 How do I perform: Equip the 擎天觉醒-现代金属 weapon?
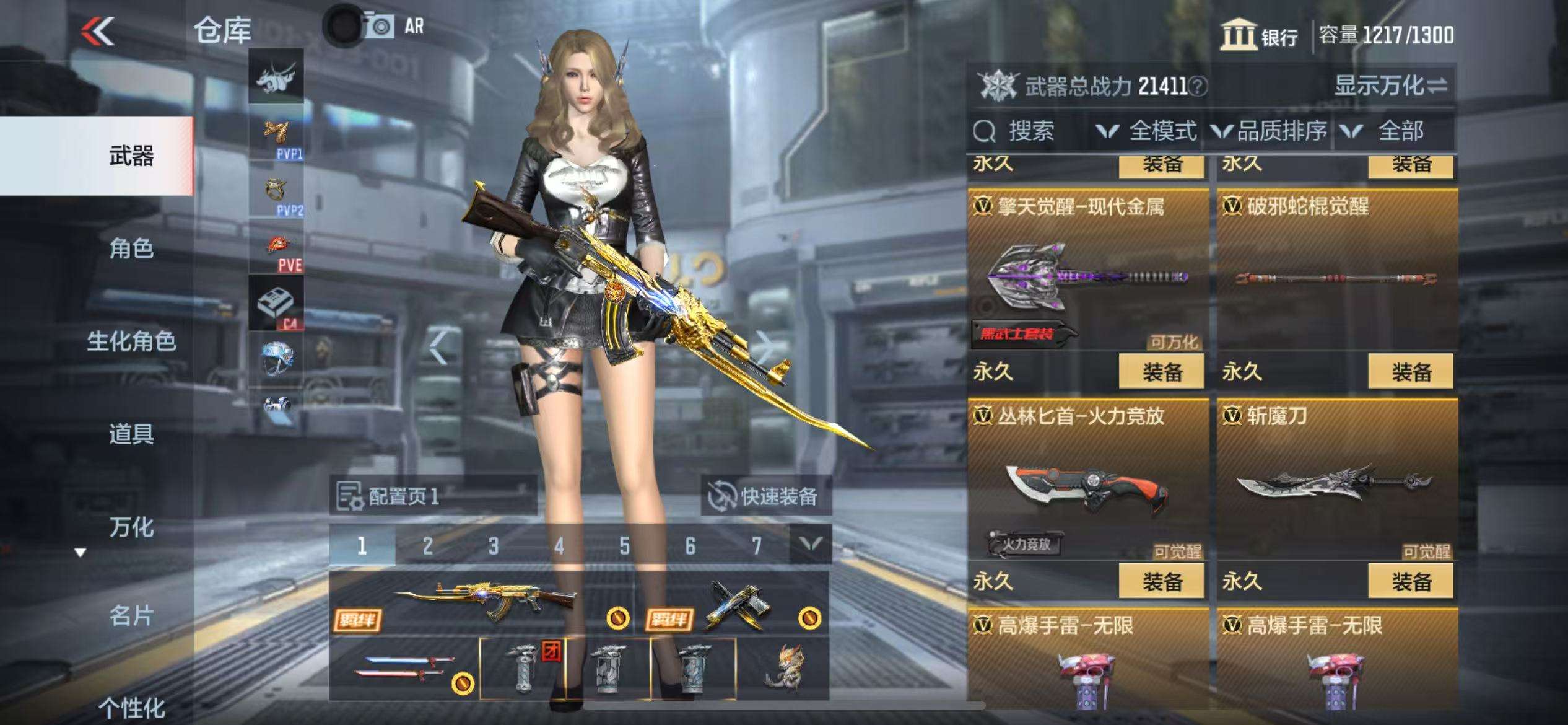tap(1161, 372)
